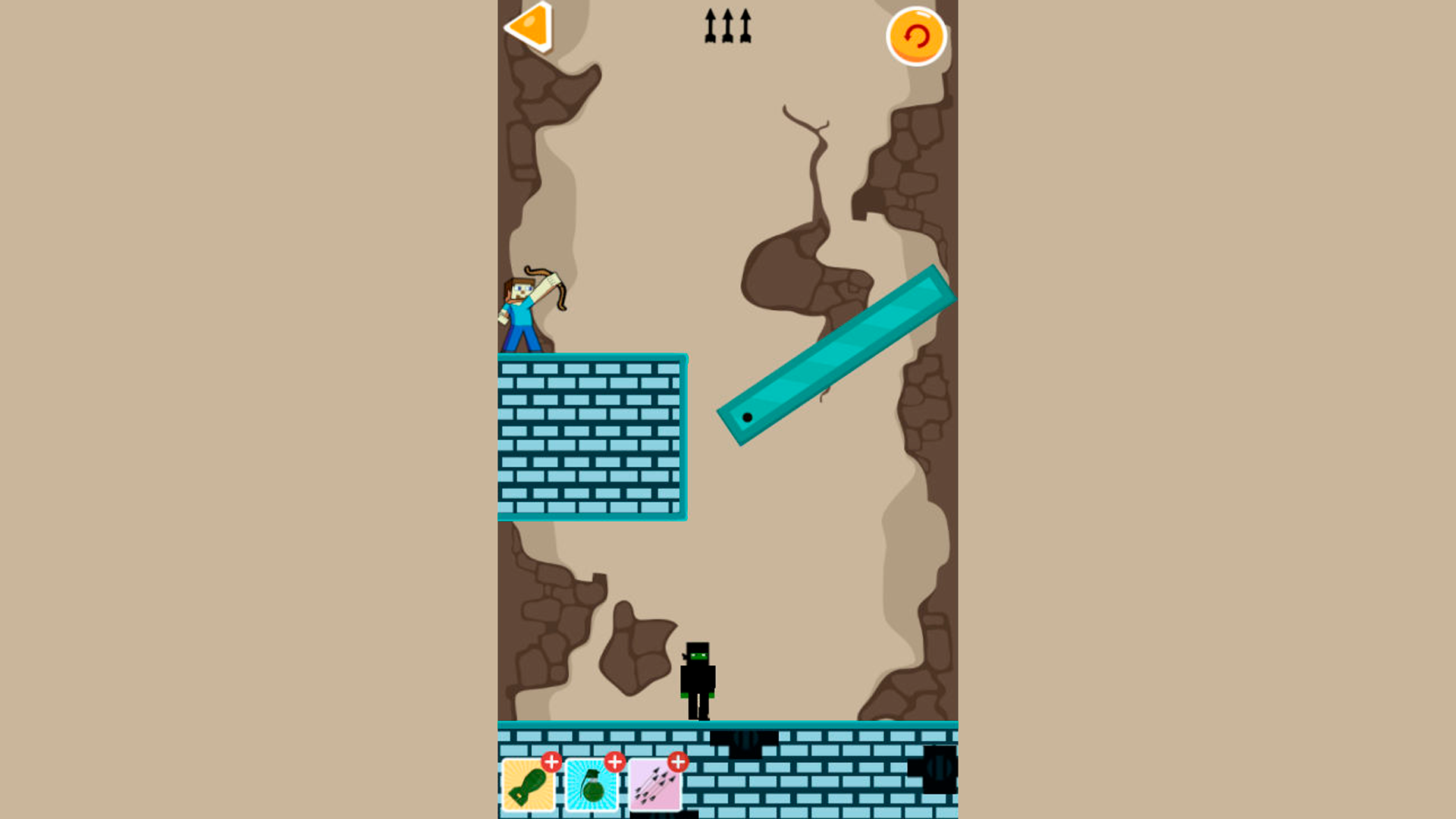Buy more bombs with its plus badge

(x=551, y=761)
